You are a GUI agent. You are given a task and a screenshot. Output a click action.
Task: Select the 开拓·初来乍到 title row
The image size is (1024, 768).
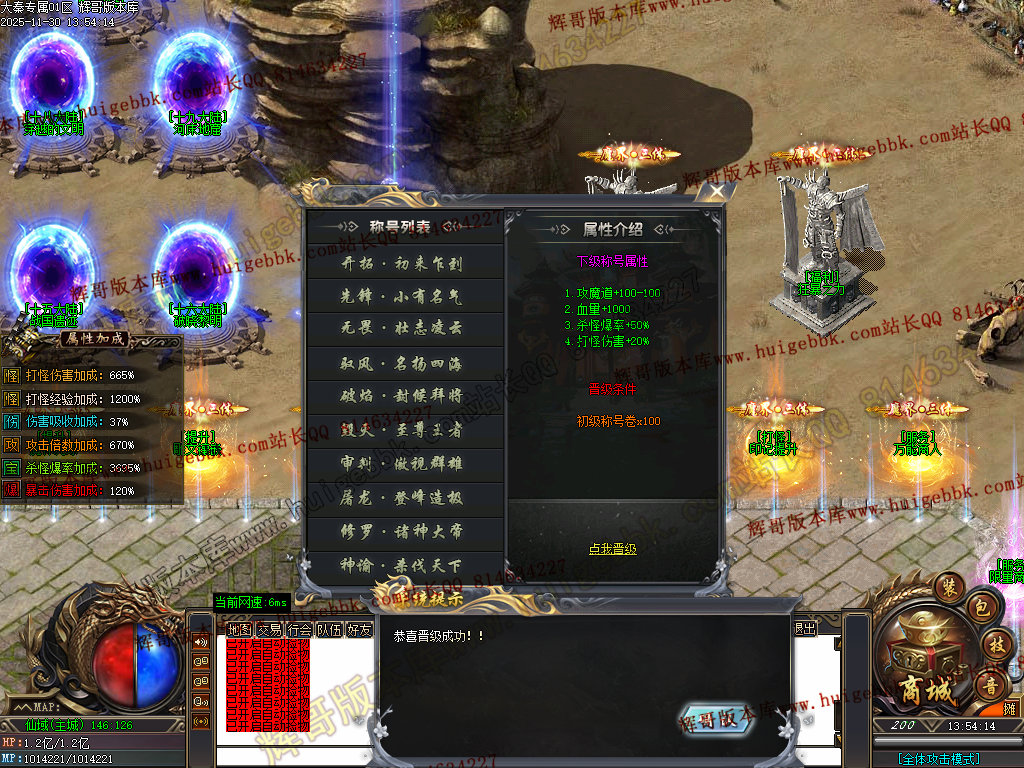coord(404,263)
